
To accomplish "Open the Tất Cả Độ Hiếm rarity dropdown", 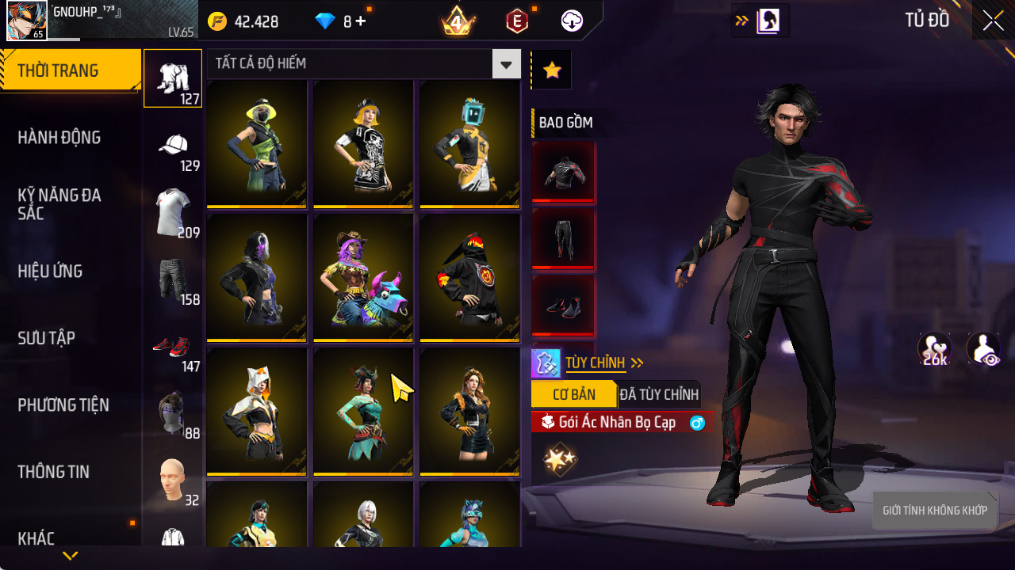I will (506, 64).
